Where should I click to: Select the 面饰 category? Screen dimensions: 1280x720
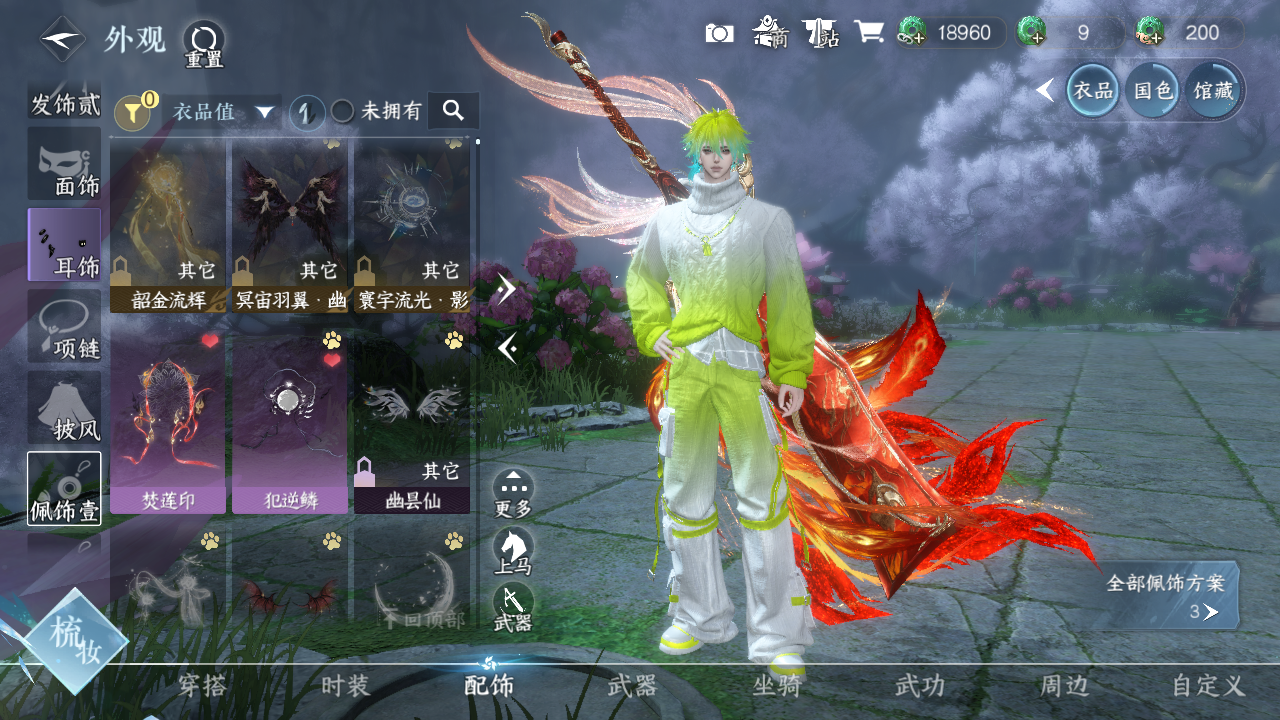(x=64, y=164)
